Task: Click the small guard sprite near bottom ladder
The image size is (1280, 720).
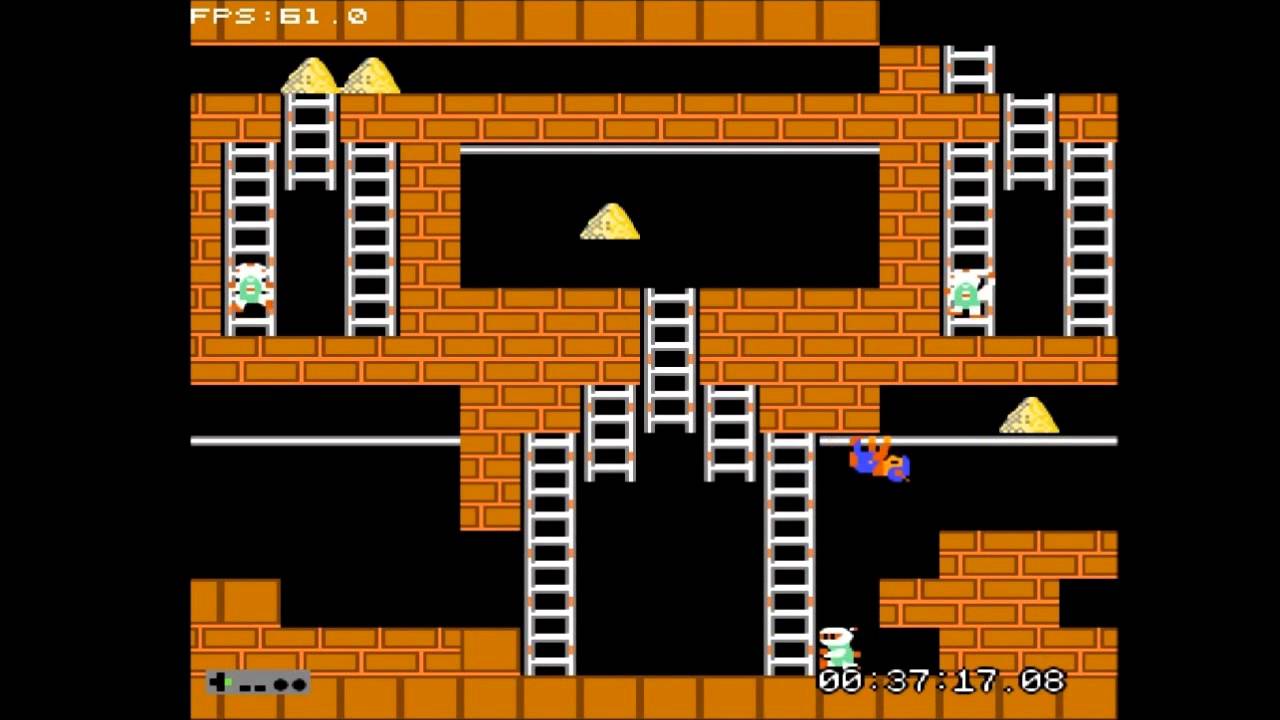Action: [x=840, y=645]
